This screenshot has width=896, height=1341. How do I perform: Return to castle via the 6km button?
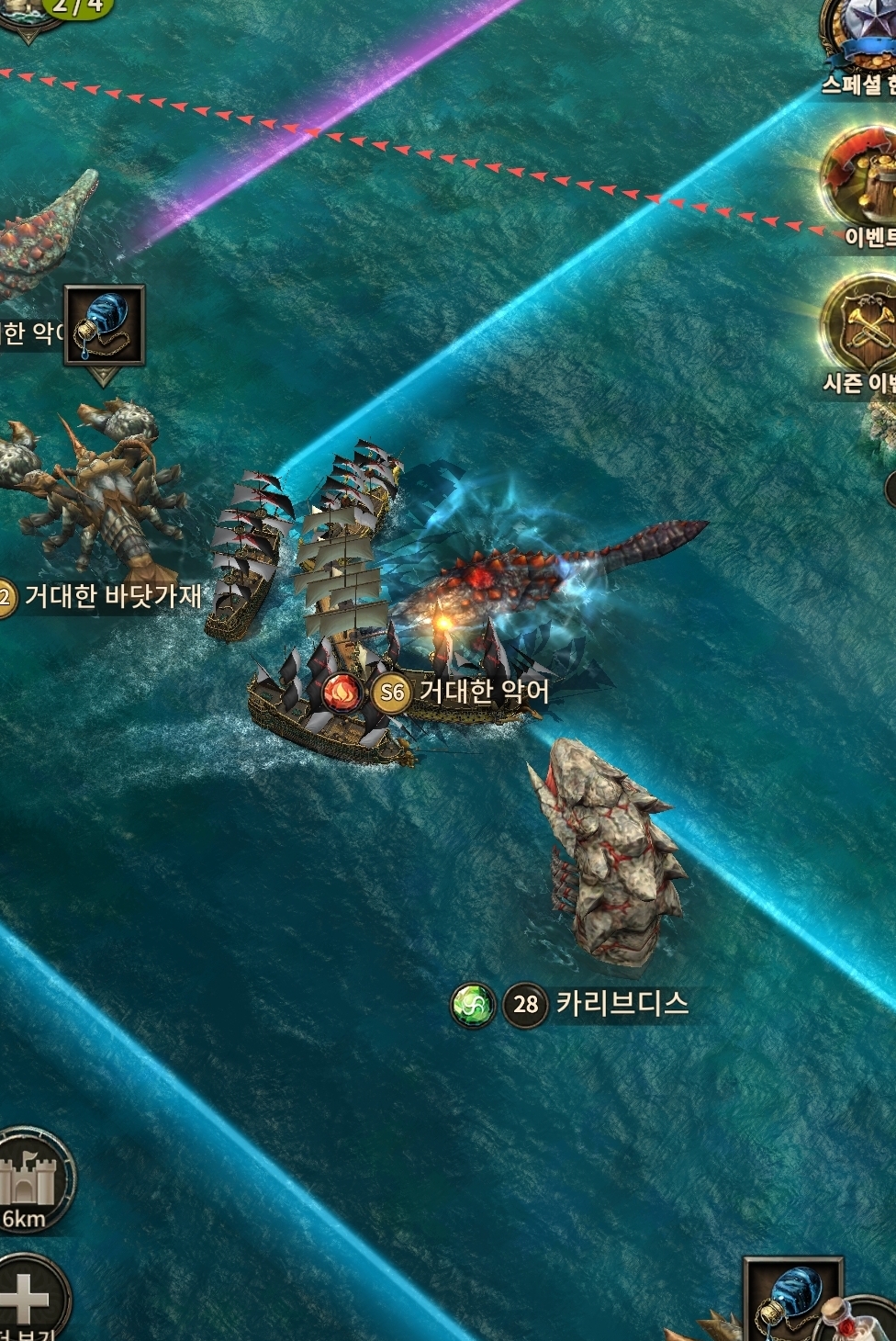30,1180
